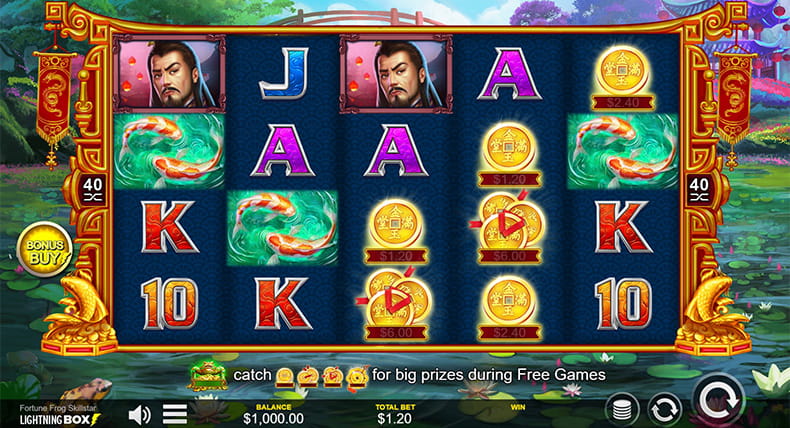The image size is (790, 428).
Task: Spin the reels with the large spin button
Action: pos(720,402)
